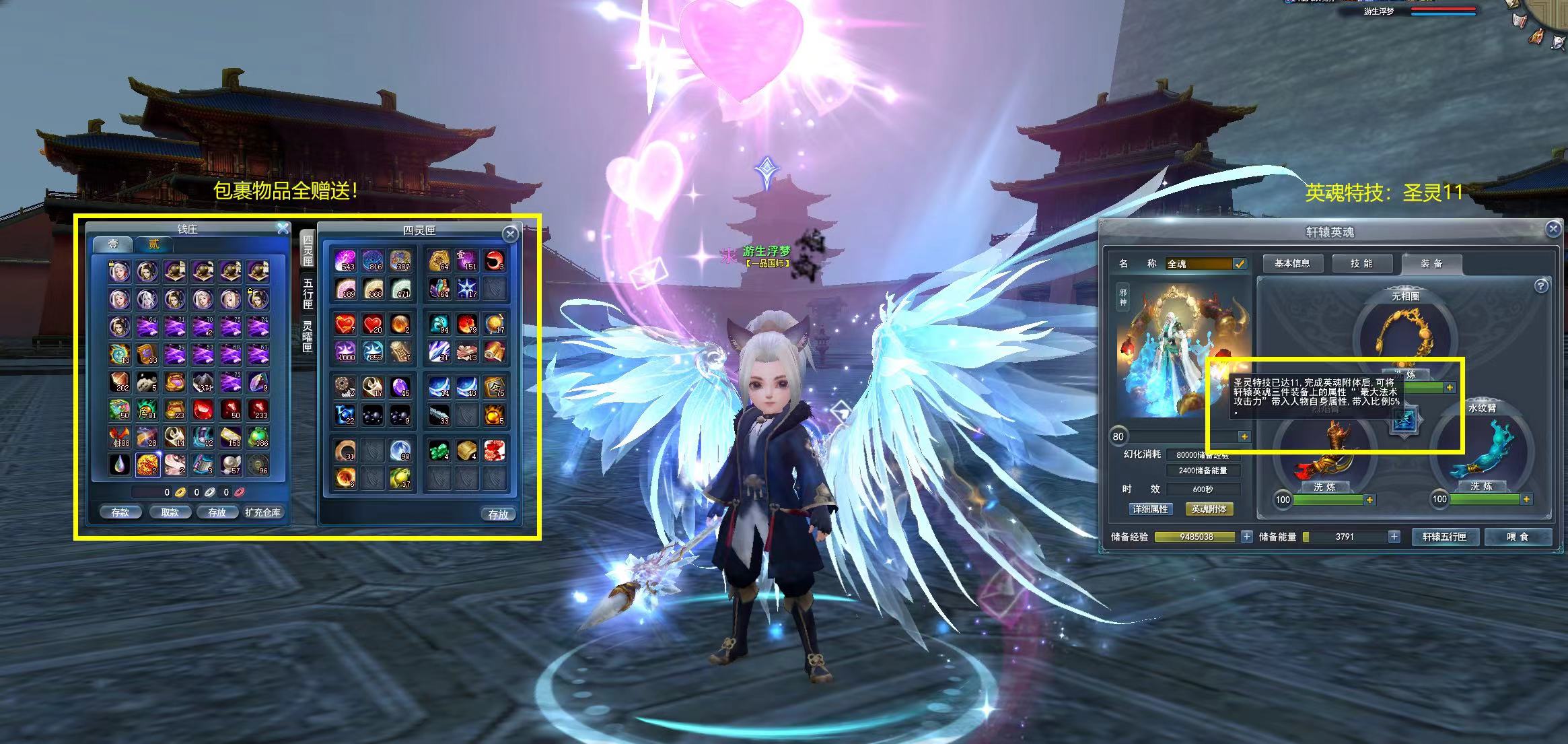1568x744 pixels.
Task: Close the 四灵匣 panel
Action: (510, 234)
